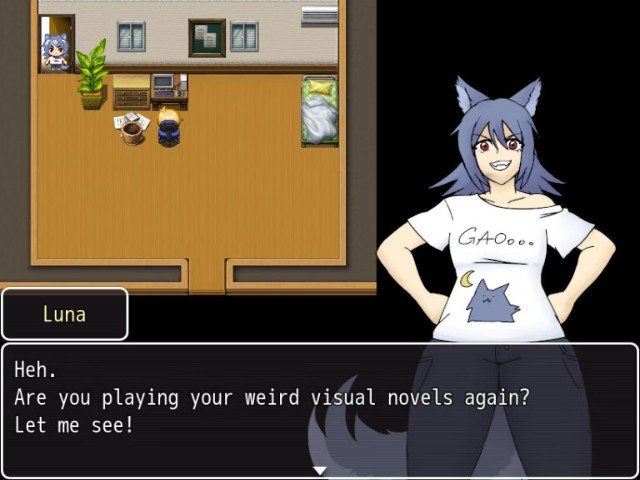This screenshot has height=480, width=640.
Task: Advance dialogue via the continue arrow
Action: coord(320,470)
